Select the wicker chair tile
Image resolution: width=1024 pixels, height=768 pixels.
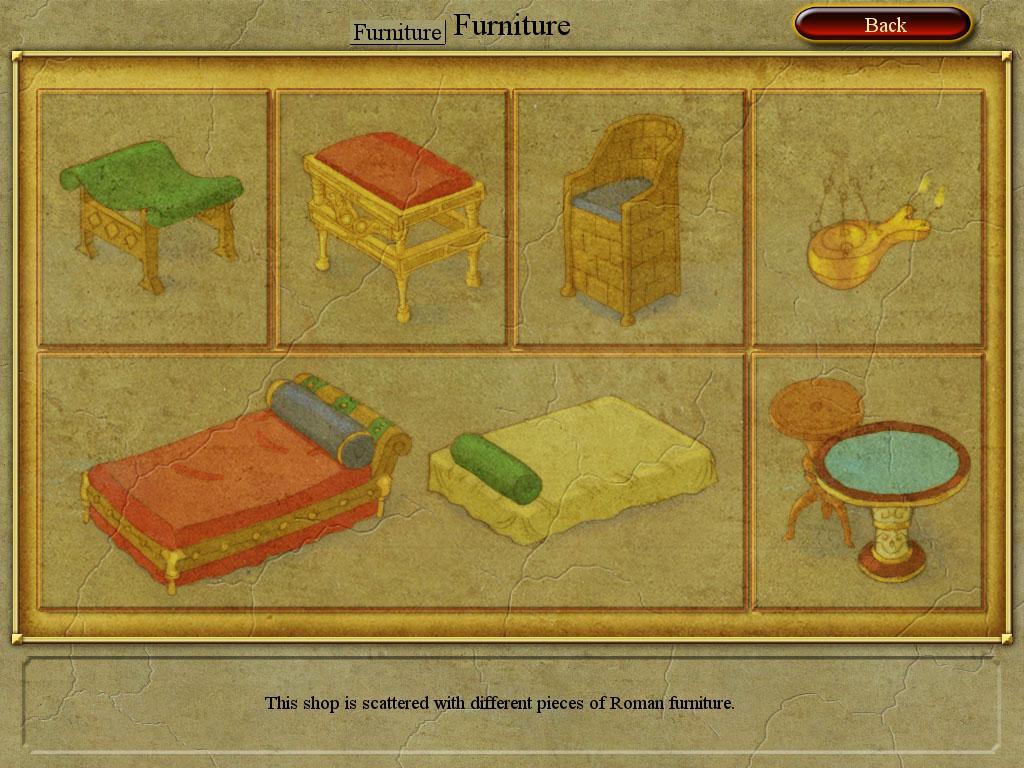point(630,218)
